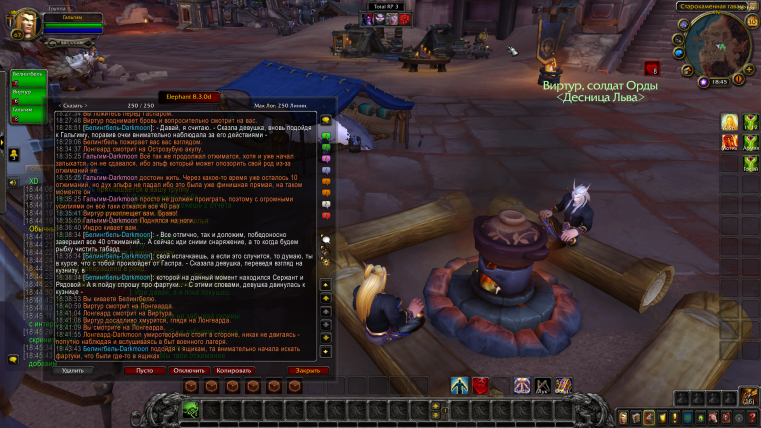This screenshot has height=428, width=761.
Task: Activate the green dragon ability on the action bar
Action: [x=189, y=408]
